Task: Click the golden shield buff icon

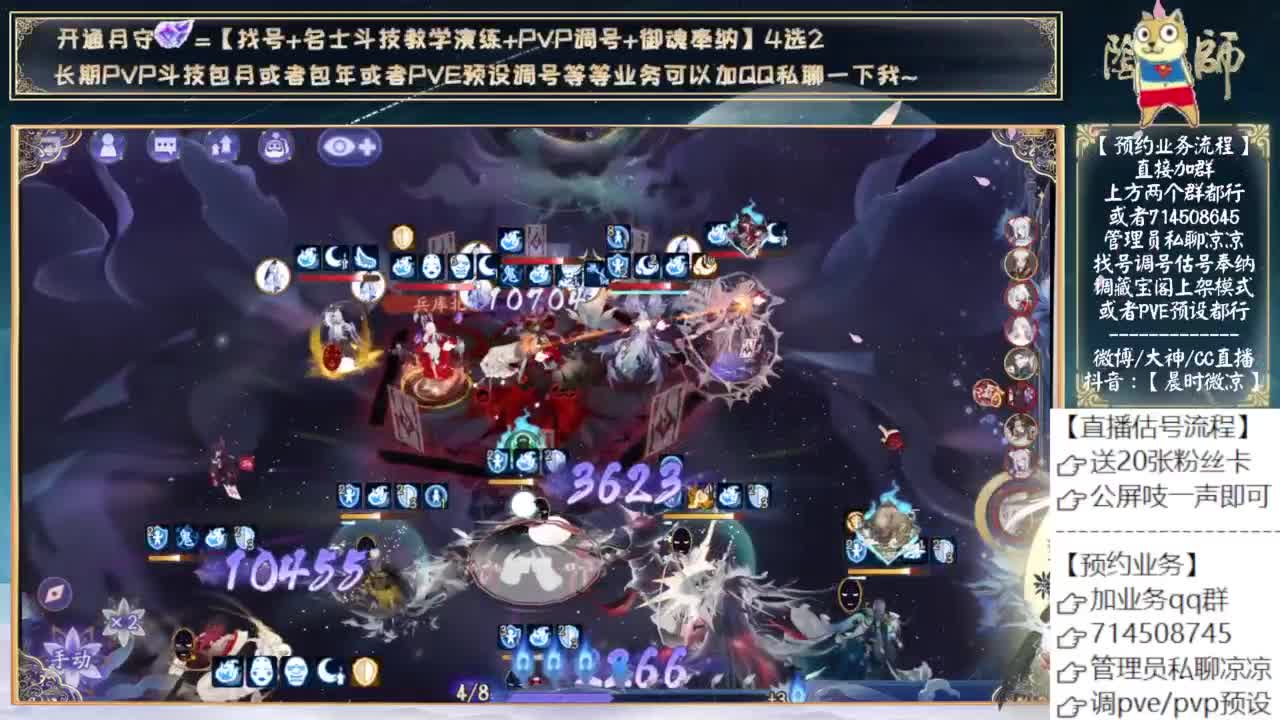Action: pos(365,671)
